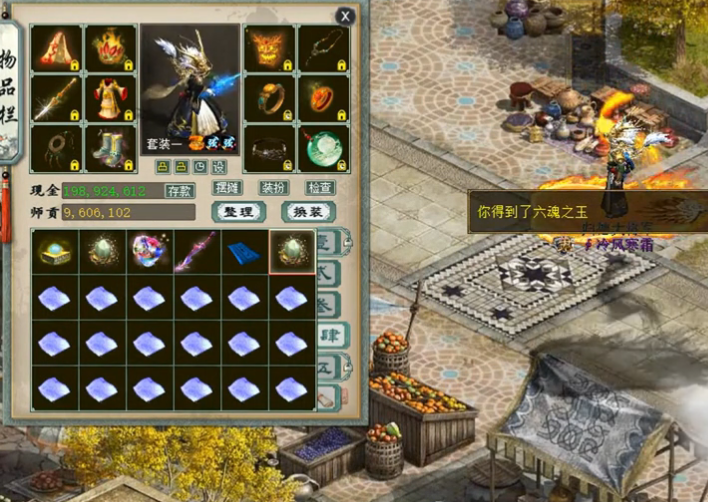This screenshot has height=502, width=708.
Task: Select the purple sword item in the bag
Action: click(195, 251)
